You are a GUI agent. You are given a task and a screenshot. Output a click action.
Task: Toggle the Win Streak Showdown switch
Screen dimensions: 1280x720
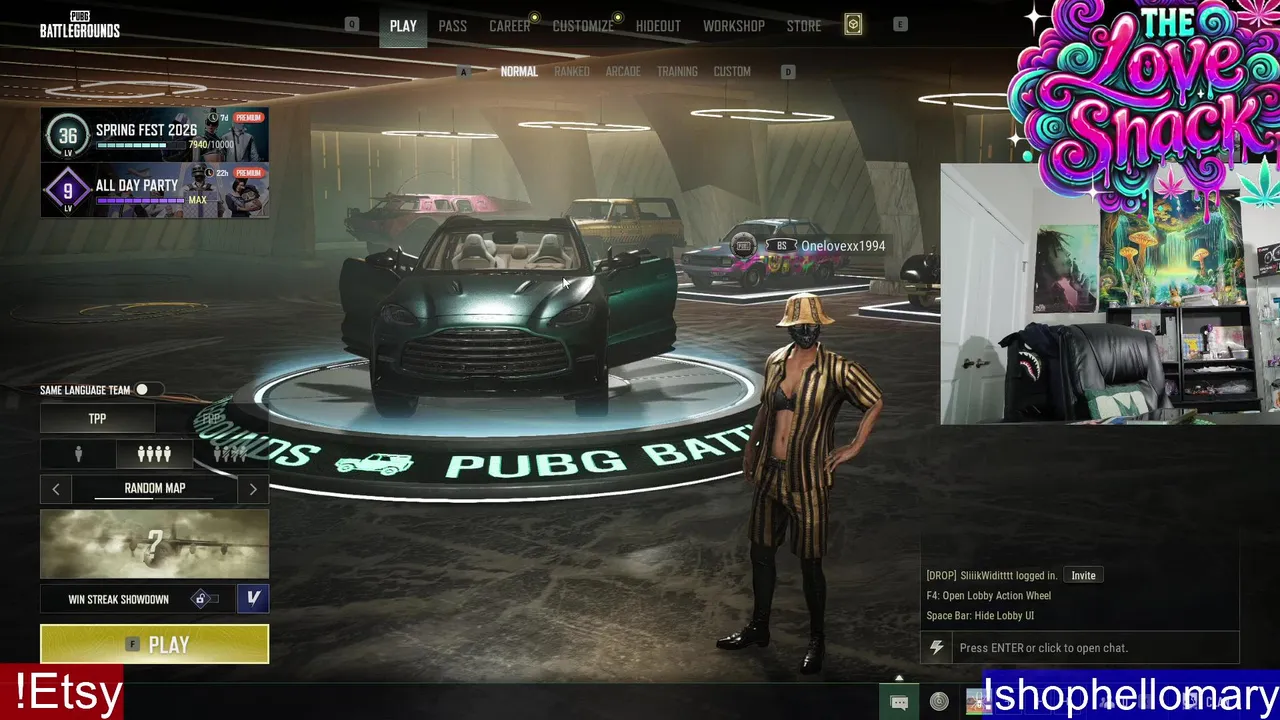point(203,599)
